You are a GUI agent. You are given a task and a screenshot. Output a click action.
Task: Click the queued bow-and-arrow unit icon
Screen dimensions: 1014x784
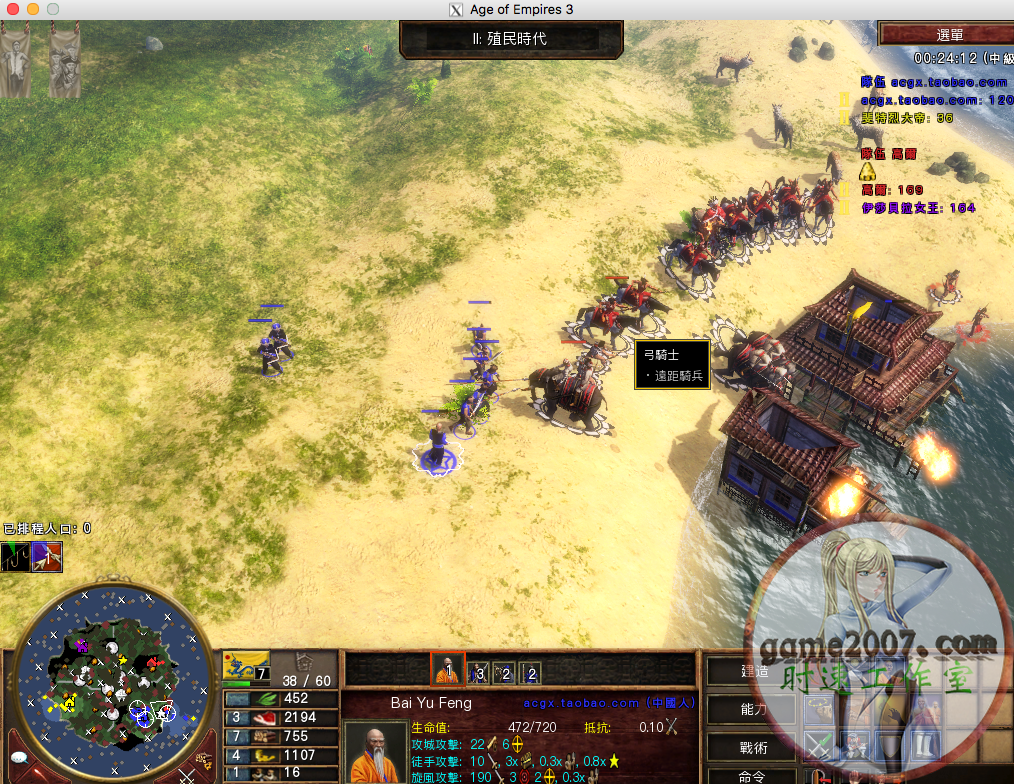point(47,556)
